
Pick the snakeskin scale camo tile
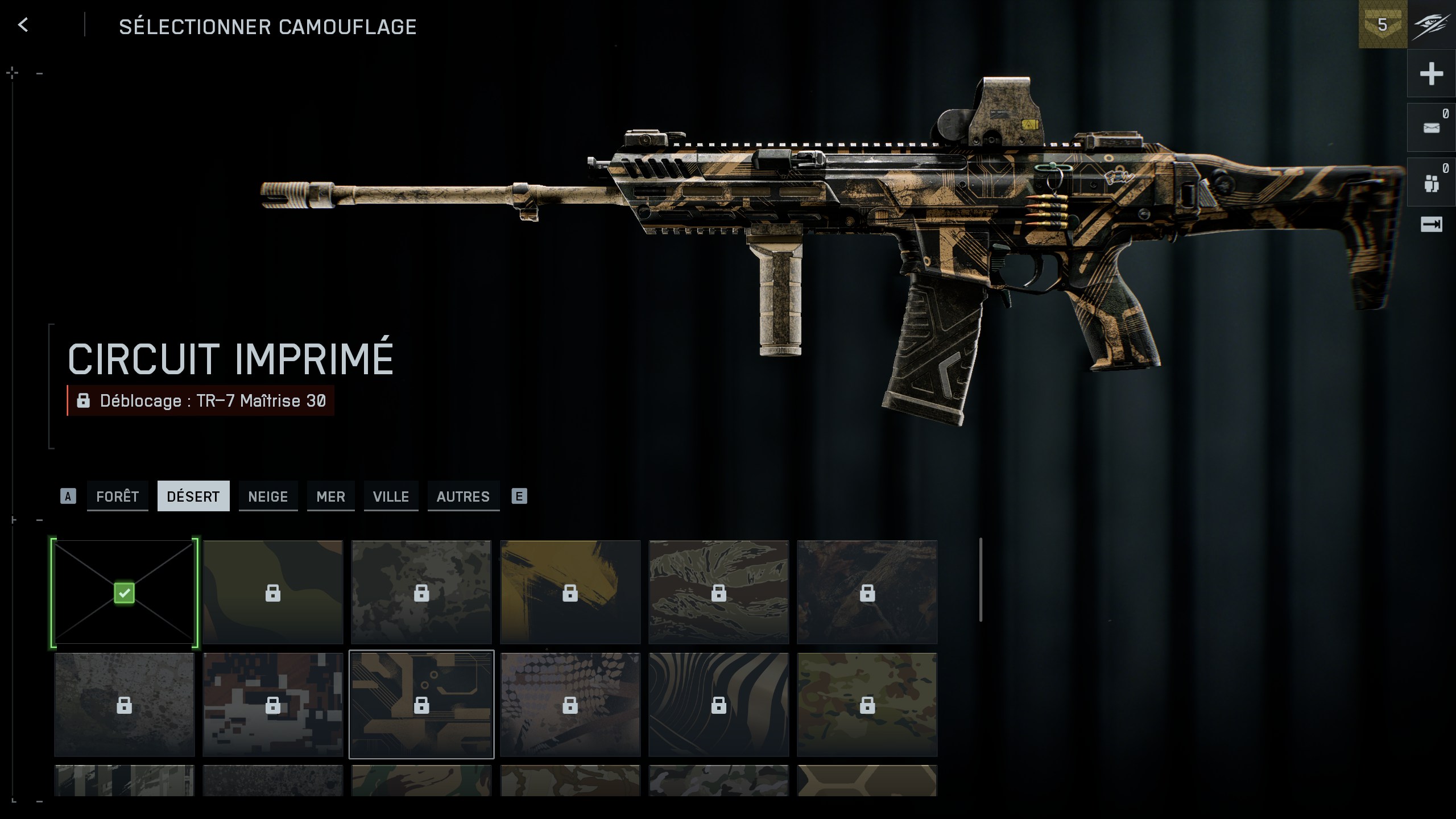[x=570, y=704]
